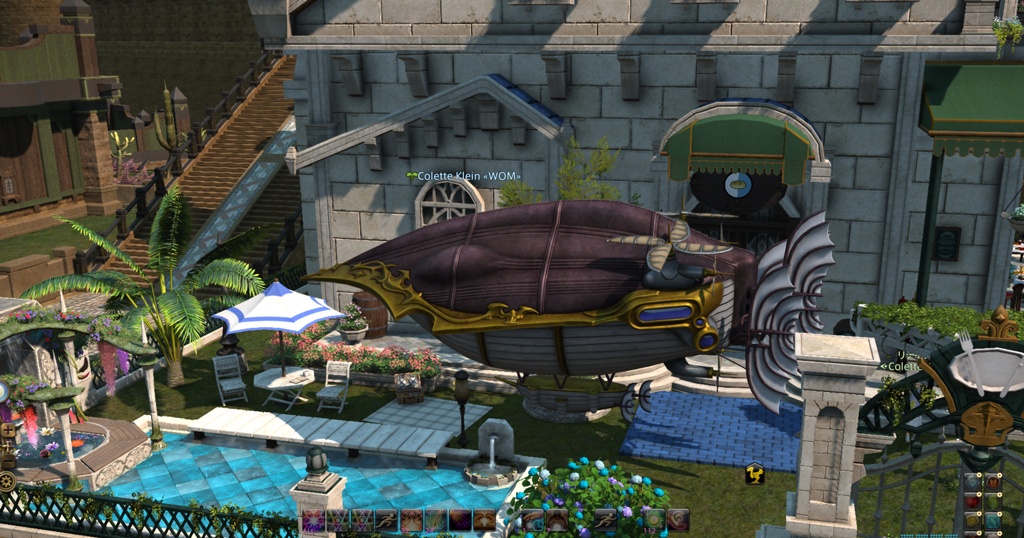This screenshot has width=1024, height=538.
Task: Use the last swirl icon on the hotbar
Action: [x=678, y=520]
